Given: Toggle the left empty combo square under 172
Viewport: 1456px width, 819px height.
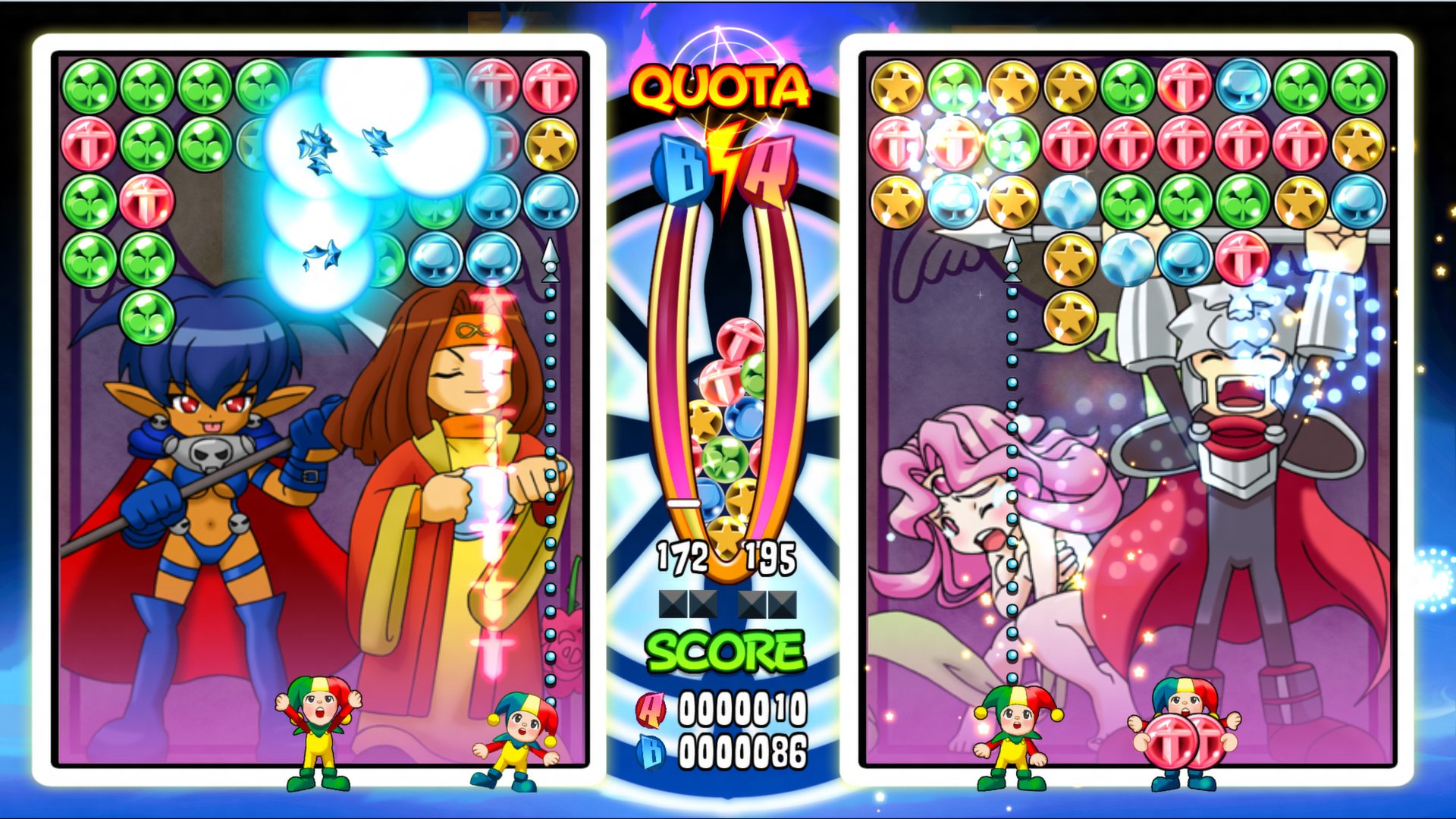Looking at the screenshot, I should (x=673, y=604).
